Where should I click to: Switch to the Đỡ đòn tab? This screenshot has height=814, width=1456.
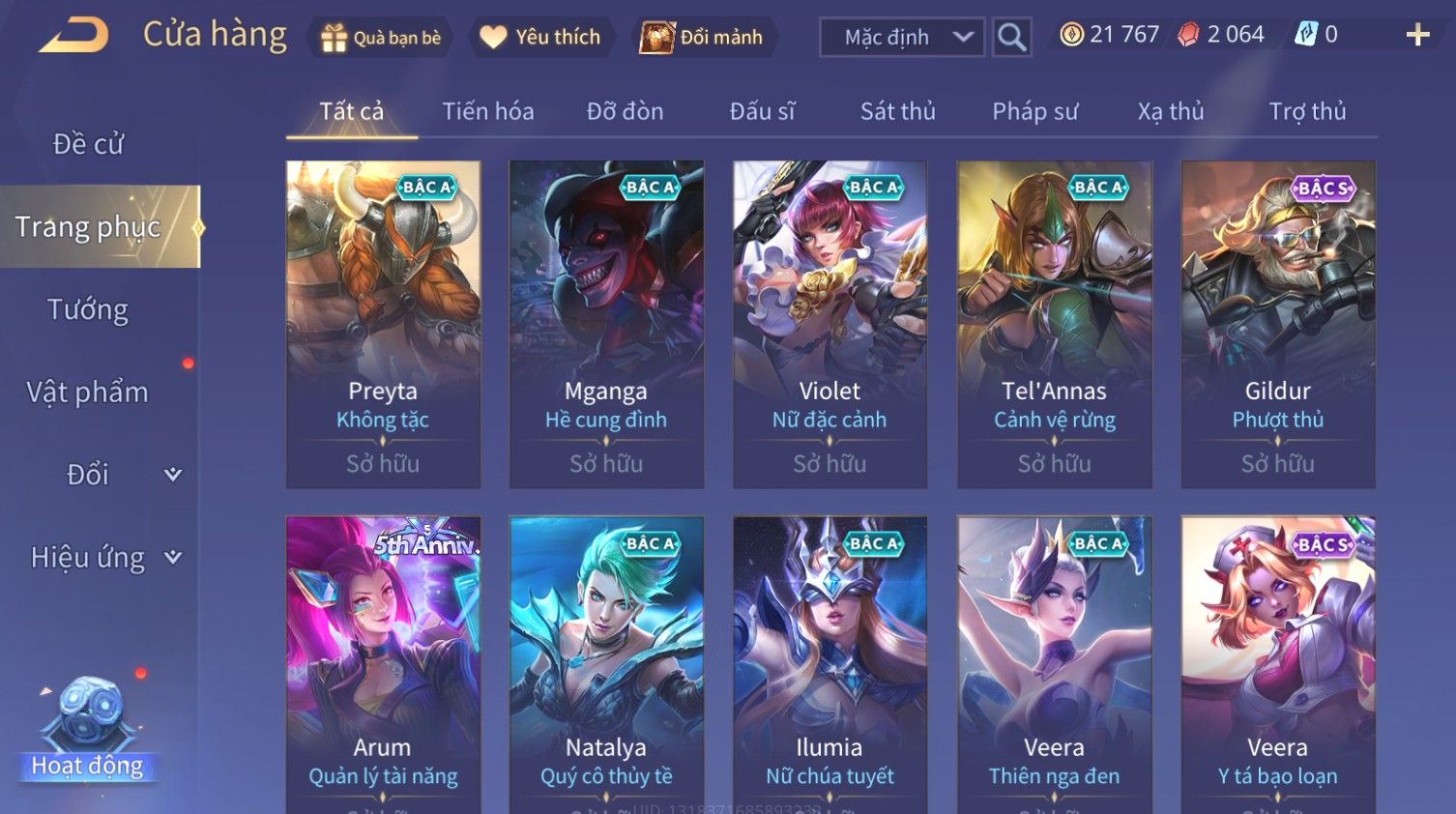[625, 112]
